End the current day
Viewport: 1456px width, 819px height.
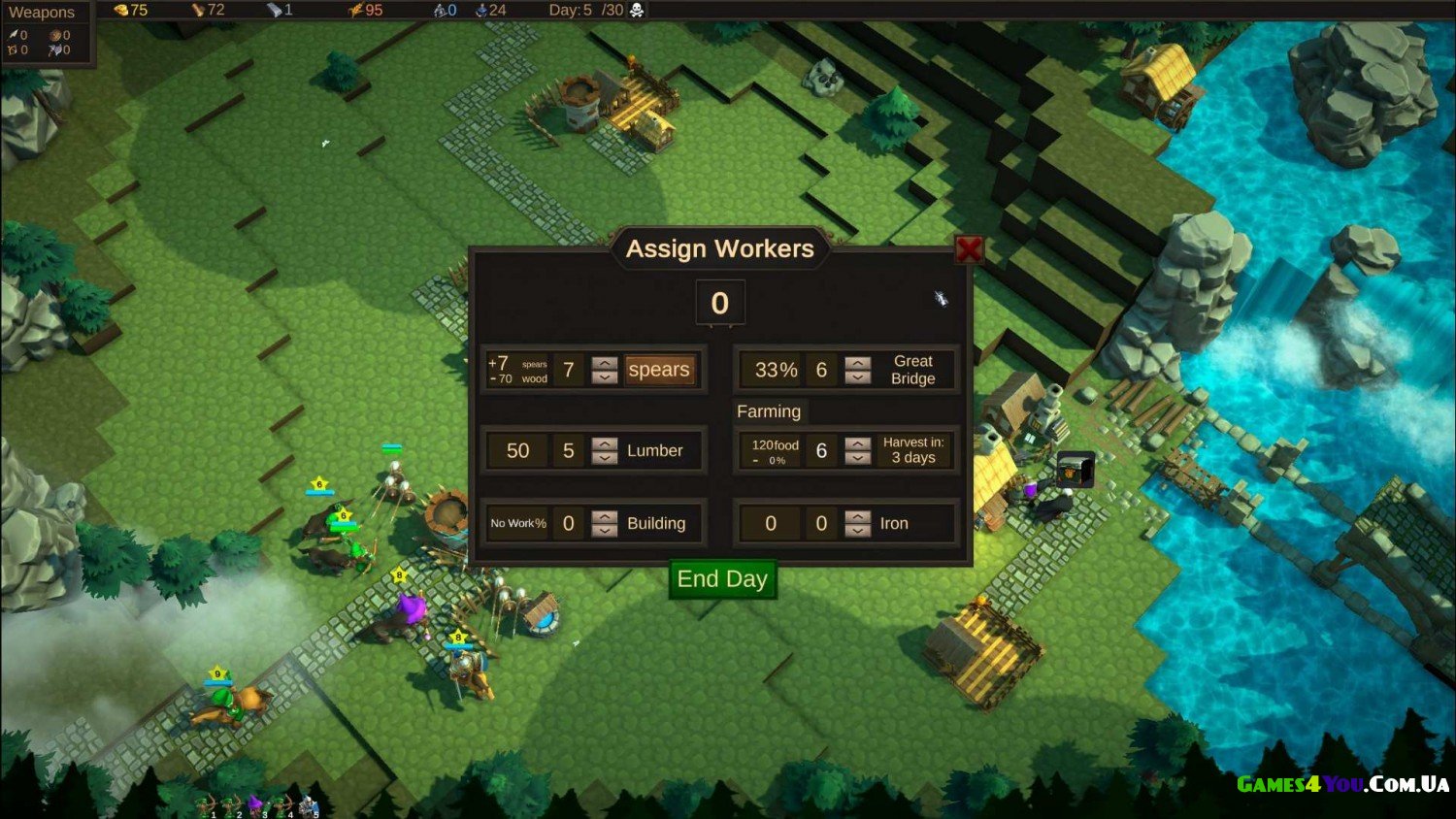pyautogui.click(x=722, y=579)
